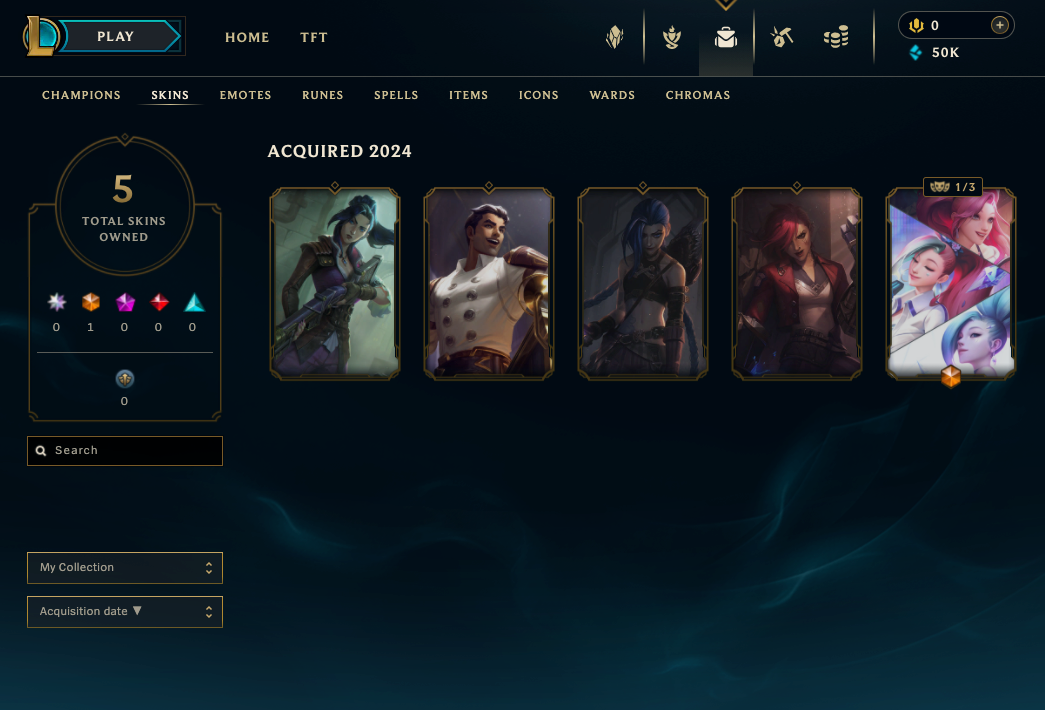Open the pastel multi-champion skin card
This screenshot has height=710, width=1045.
pos(951,284)
